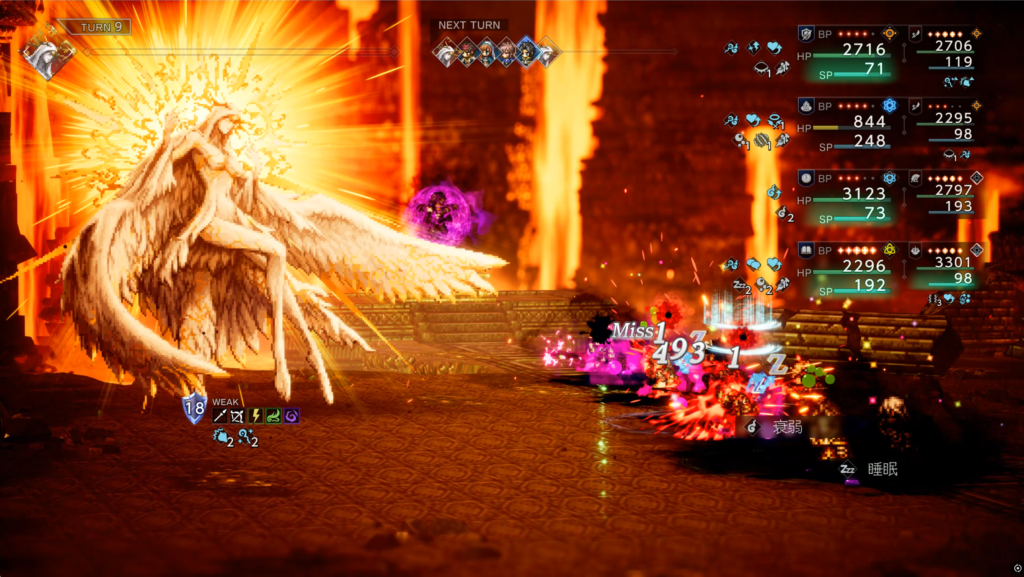Click the book job icon beside BP
The height and width of the screenshot is (577, 1024).
point(806,250)
